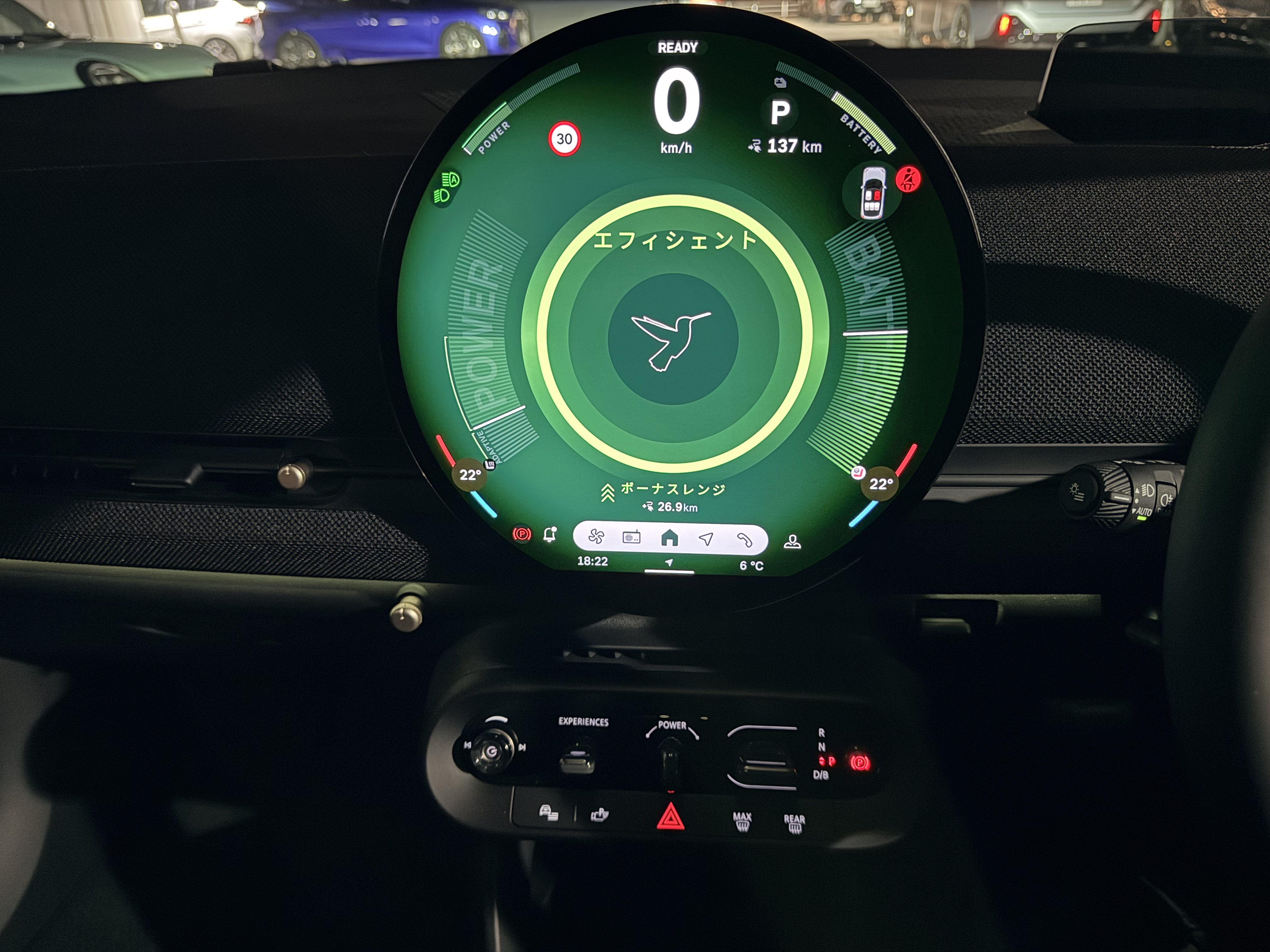Viewport: 1270px width, 952px height.
Task: Open the driver profile icon
Action: pos(792,542)
